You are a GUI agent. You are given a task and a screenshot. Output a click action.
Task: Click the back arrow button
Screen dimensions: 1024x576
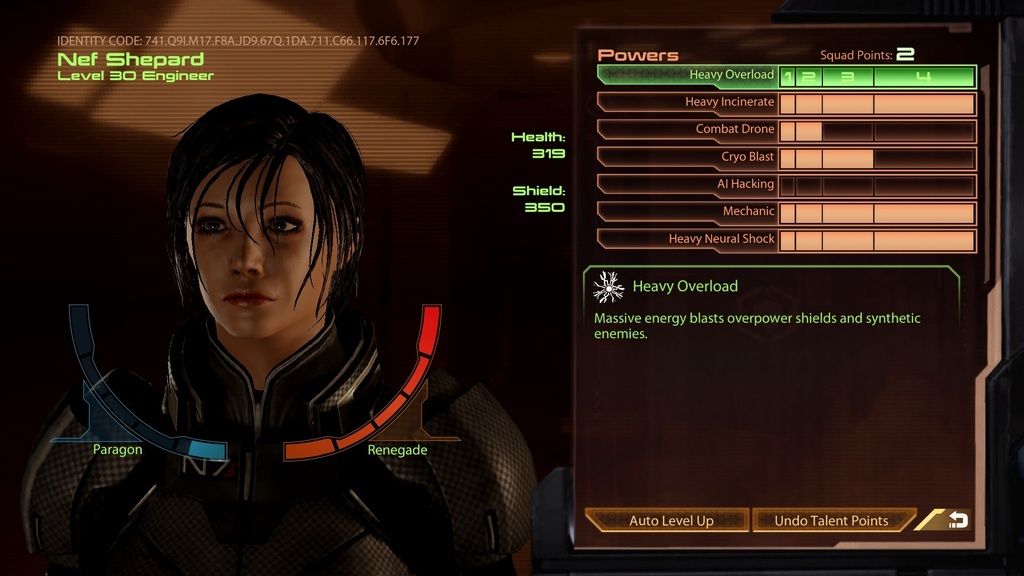pyautogui.click(x=957, y=520)
